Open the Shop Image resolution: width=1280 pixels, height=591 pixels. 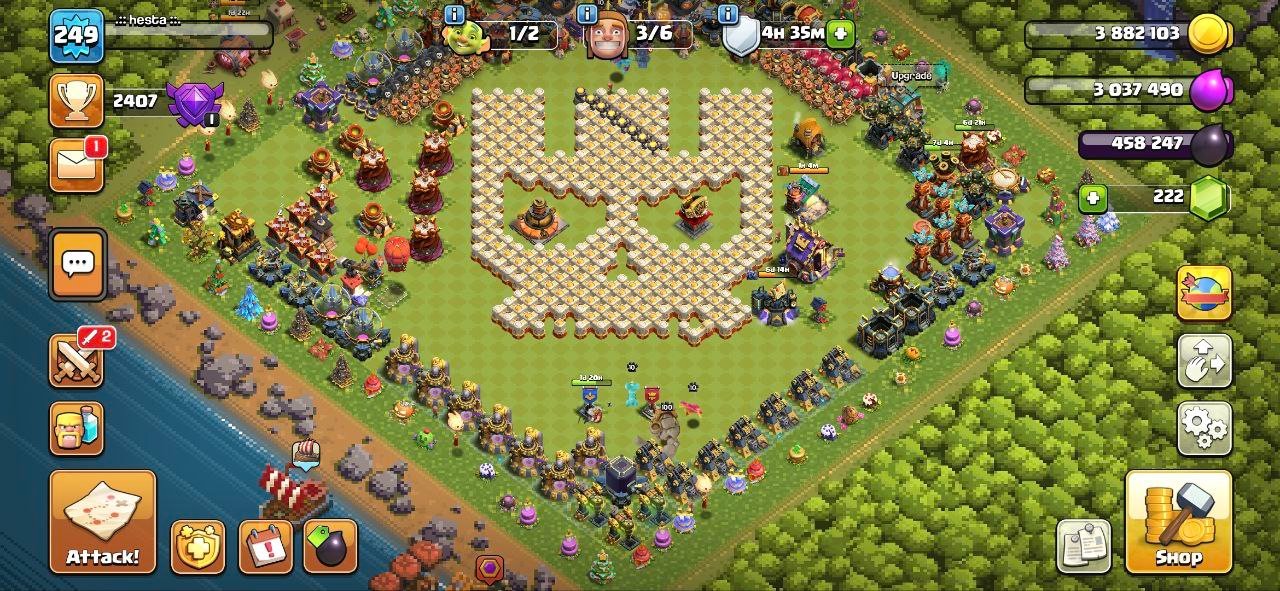coord(1178,521)
